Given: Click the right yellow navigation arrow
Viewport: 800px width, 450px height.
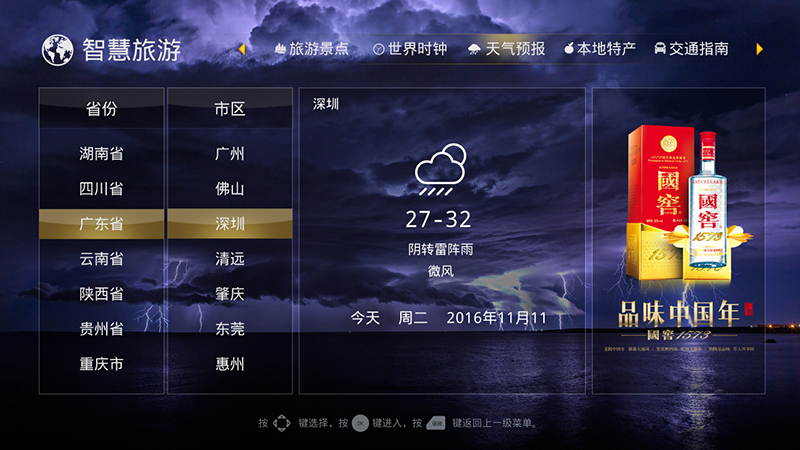Looking at the screenshot, I should [x=760, y=48].
